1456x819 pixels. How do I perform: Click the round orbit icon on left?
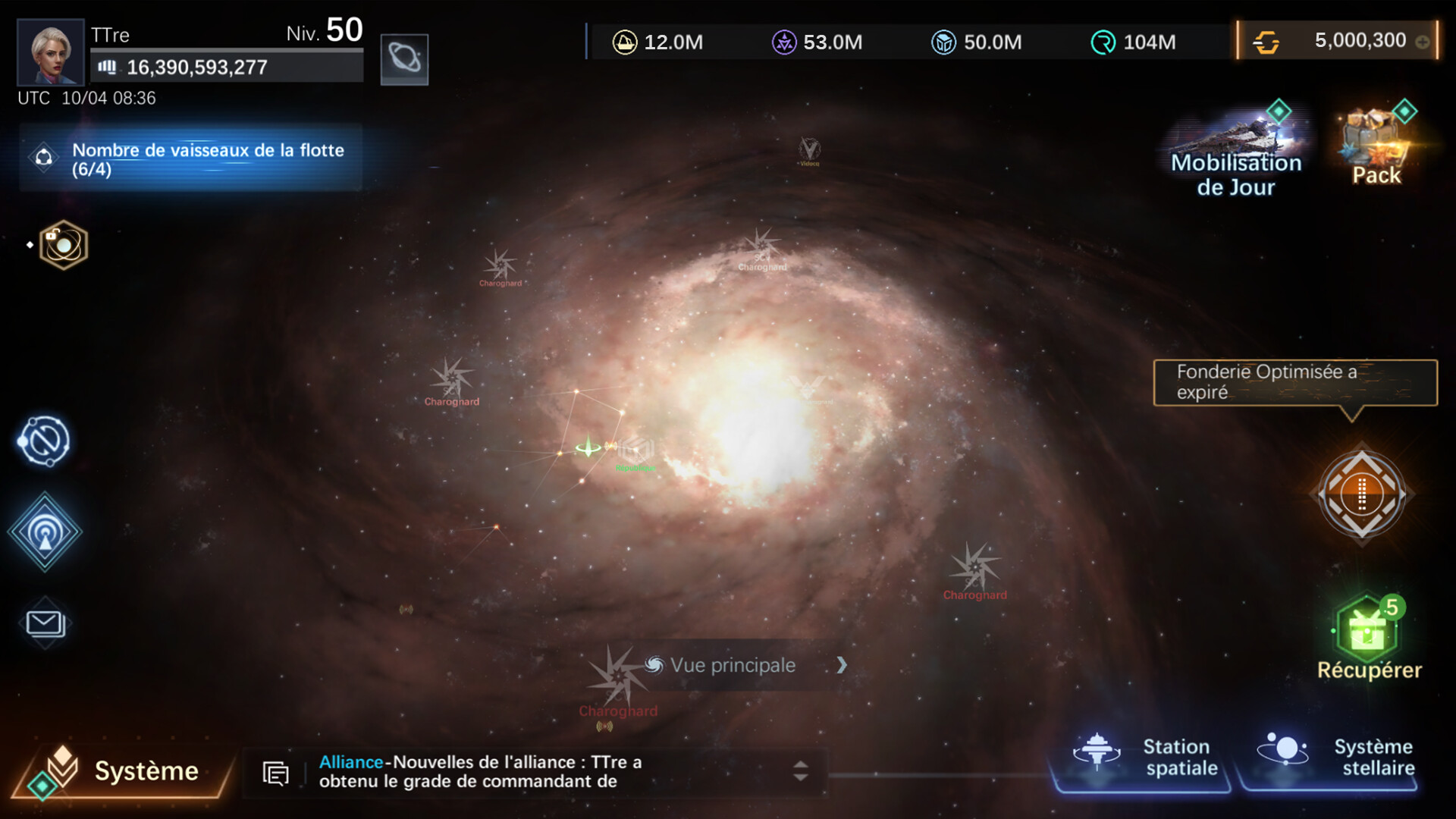click(44, 441)
